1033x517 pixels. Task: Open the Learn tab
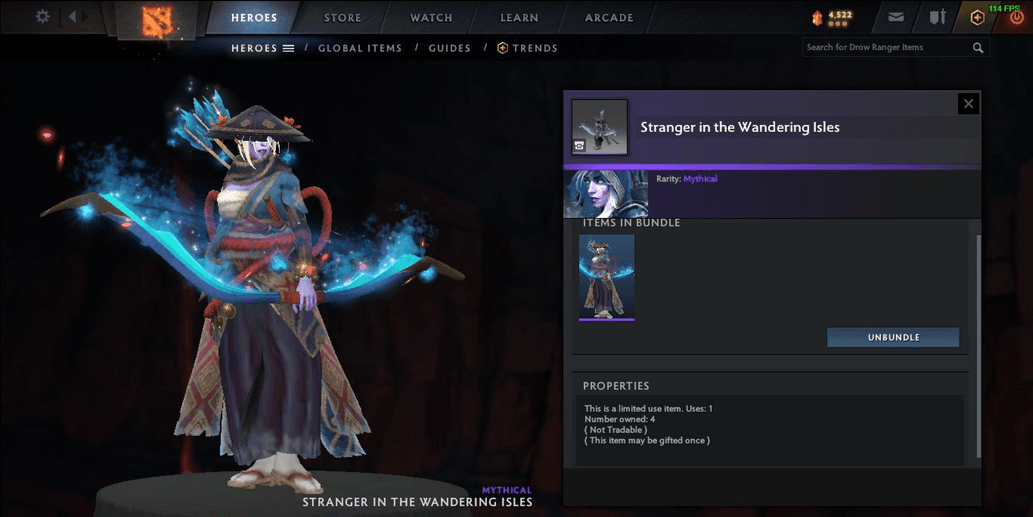[519, 18]
